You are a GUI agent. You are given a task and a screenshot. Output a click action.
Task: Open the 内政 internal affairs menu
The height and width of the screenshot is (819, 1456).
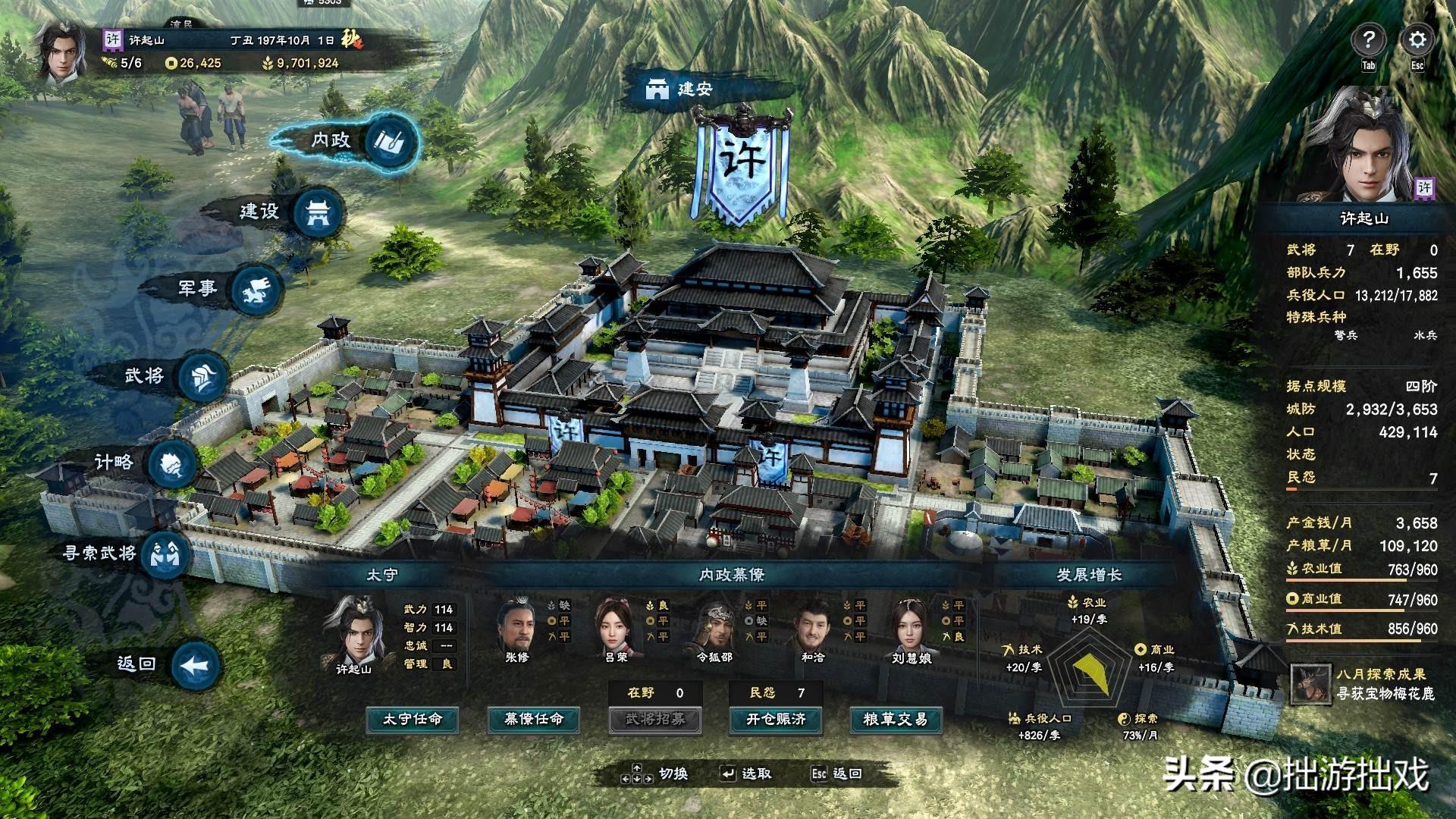tap(391, 141)
